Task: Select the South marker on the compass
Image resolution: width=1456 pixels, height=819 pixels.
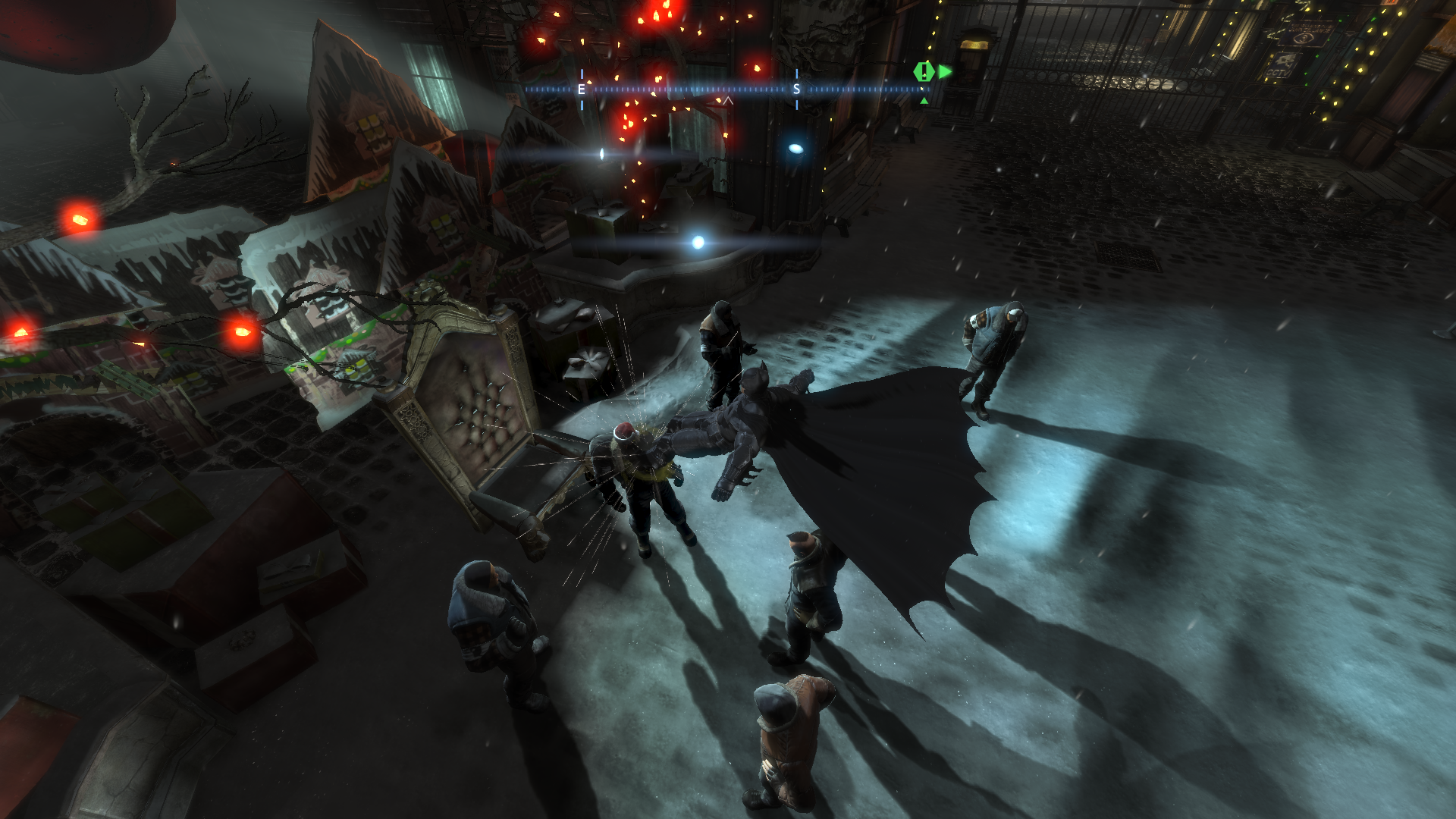Action: pos(796,89)
